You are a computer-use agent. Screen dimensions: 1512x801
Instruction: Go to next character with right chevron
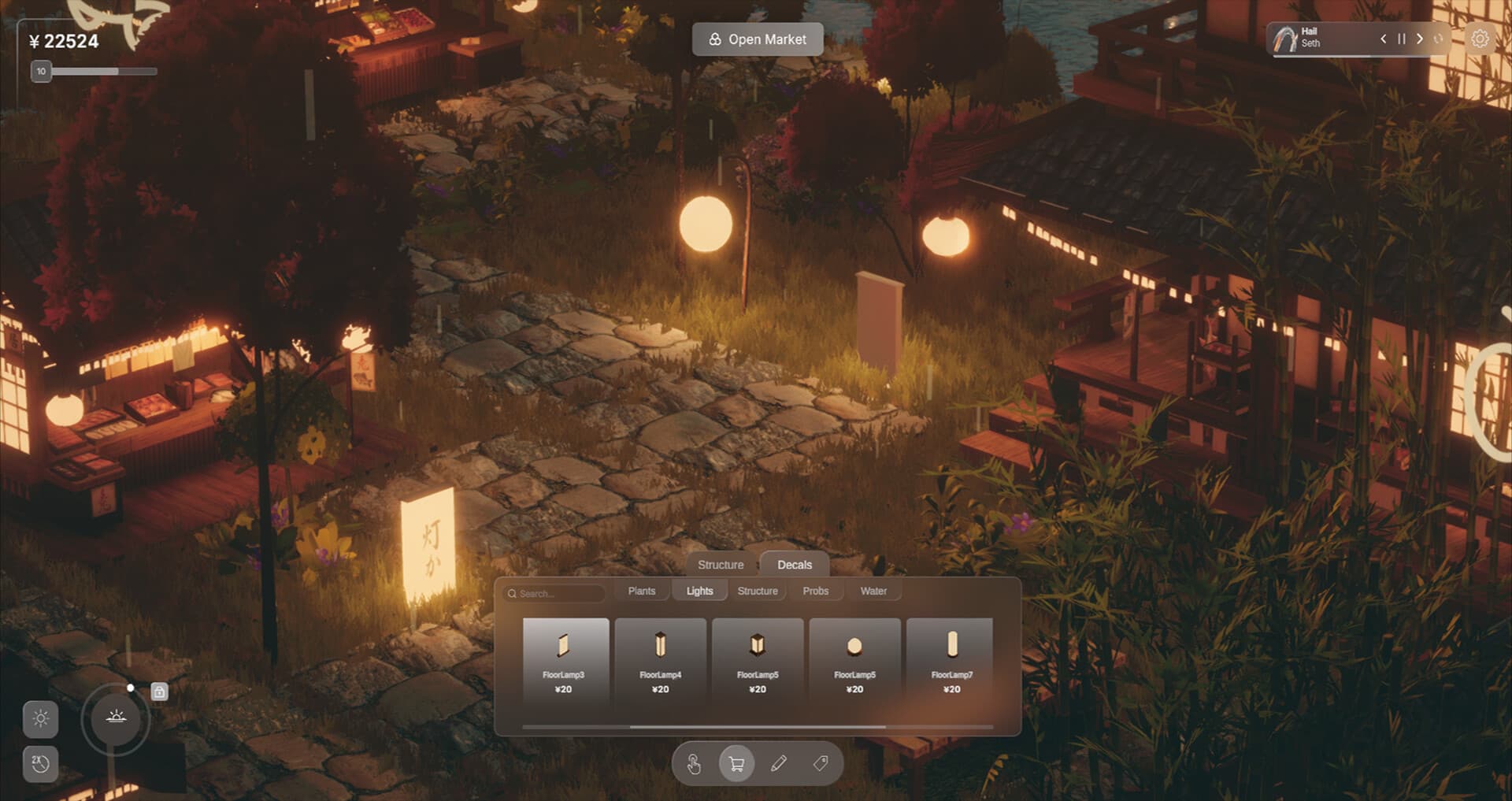click(1420, 38)
